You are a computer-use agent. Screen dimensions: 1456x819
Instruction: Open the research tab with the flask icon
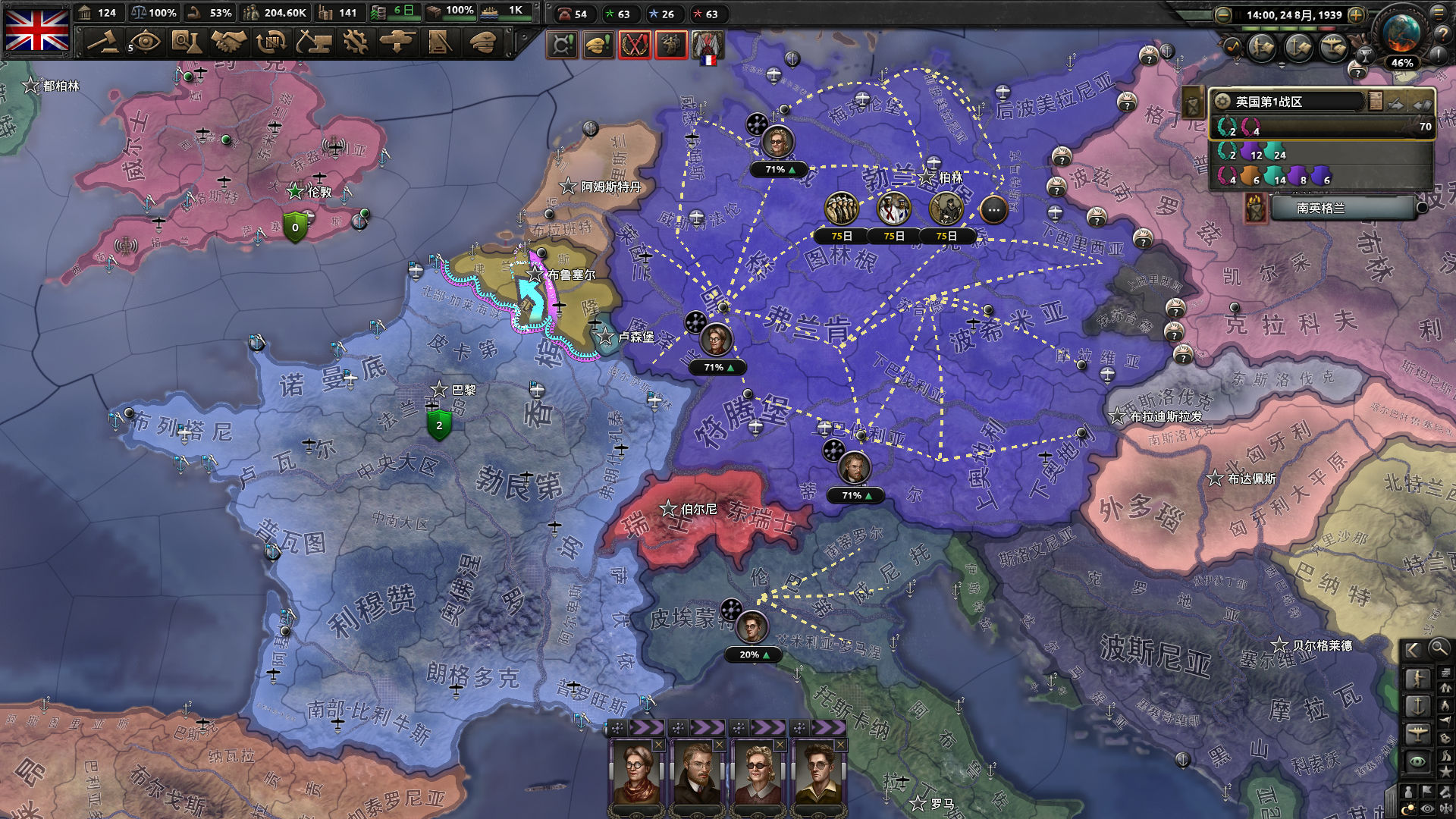185,42
